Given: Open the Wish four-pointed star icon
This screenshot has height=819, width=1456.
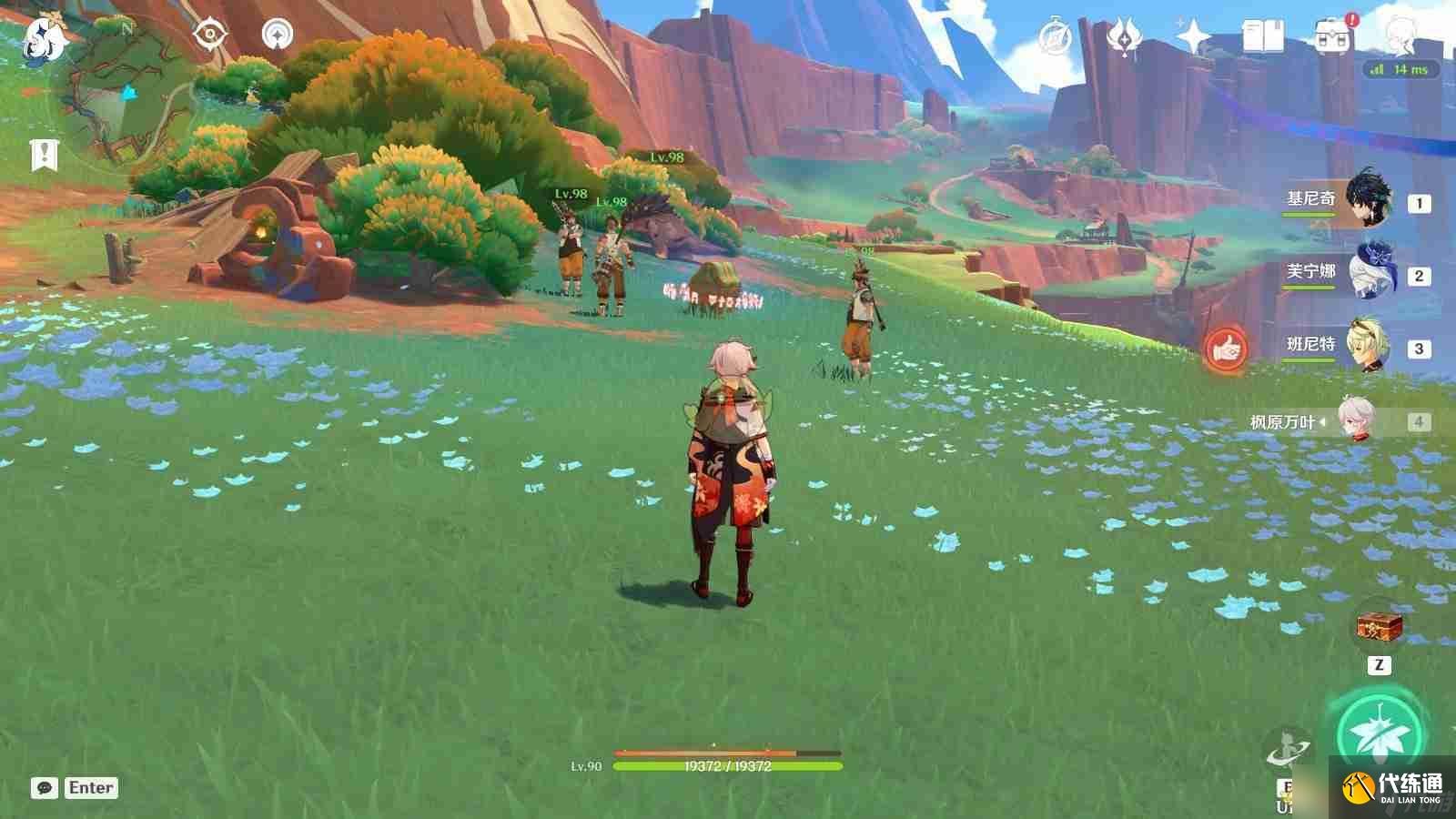Looking at the screenshot, I should pyautogui.click(x=1192, y=37).
